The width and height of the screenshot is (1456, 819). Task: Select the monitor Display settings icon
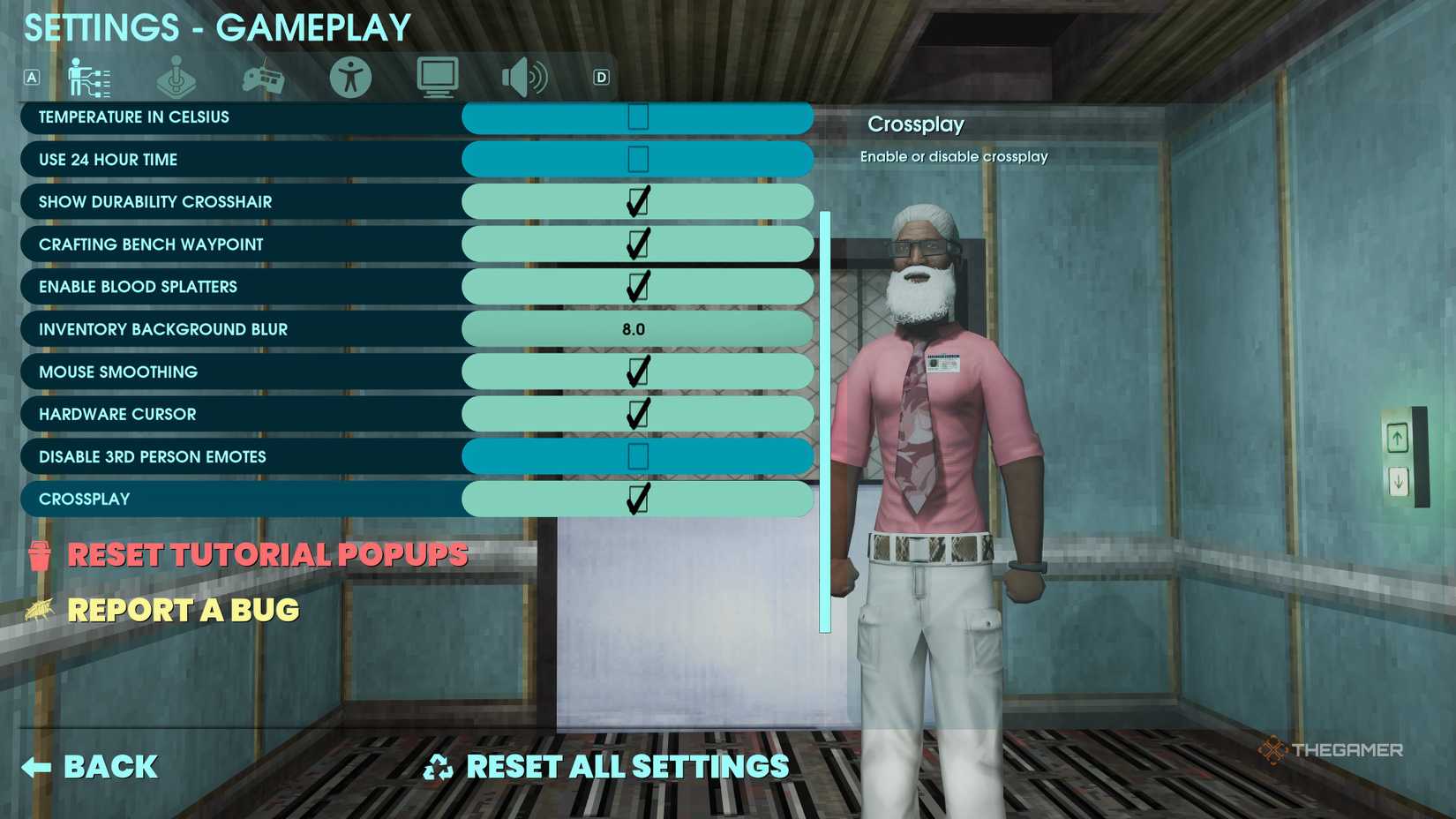click(x=436, y=78)
